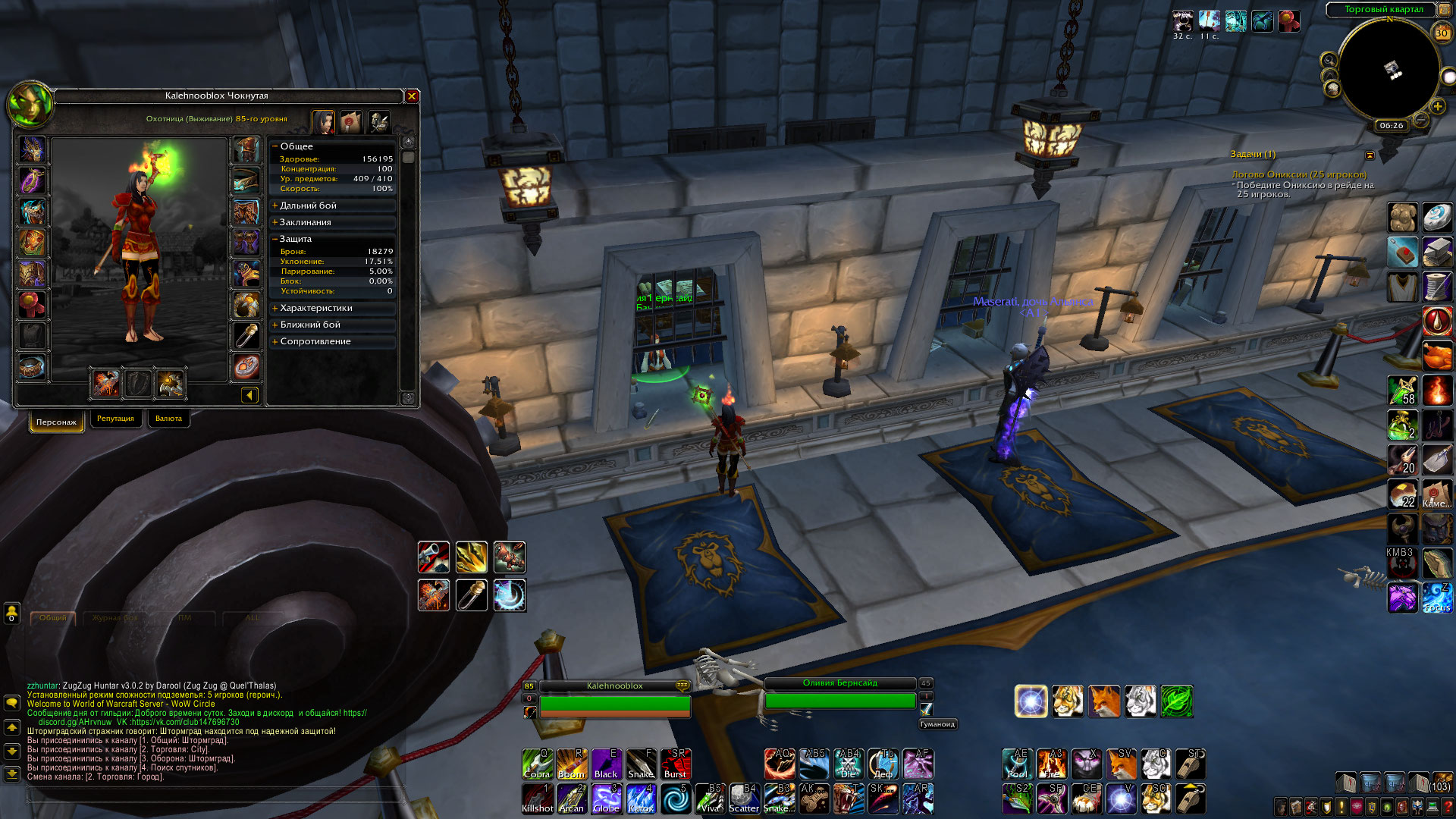The width and height of the screenshot is (1456, 819).
Task: Target the Оливия Бернсайд unit frame
Action: tap(840, 693)
